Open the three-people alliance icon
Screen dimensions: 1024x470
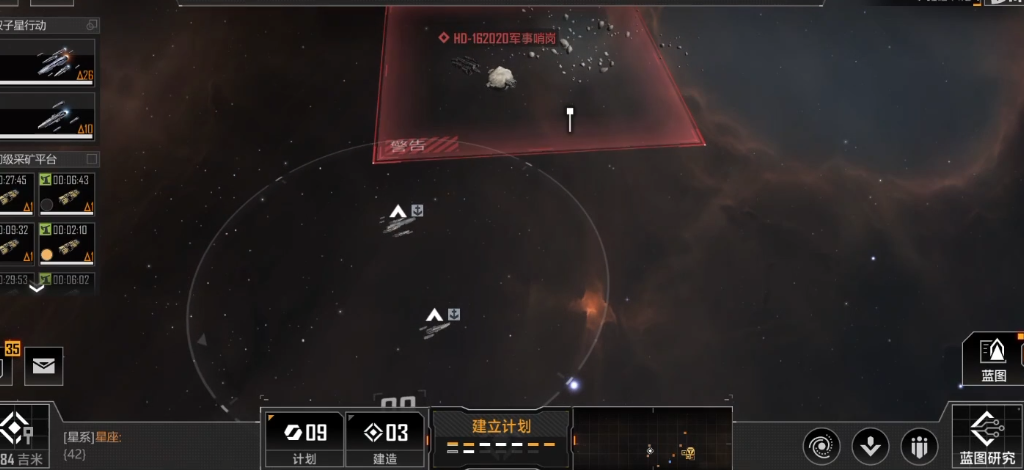click(918, 445)
